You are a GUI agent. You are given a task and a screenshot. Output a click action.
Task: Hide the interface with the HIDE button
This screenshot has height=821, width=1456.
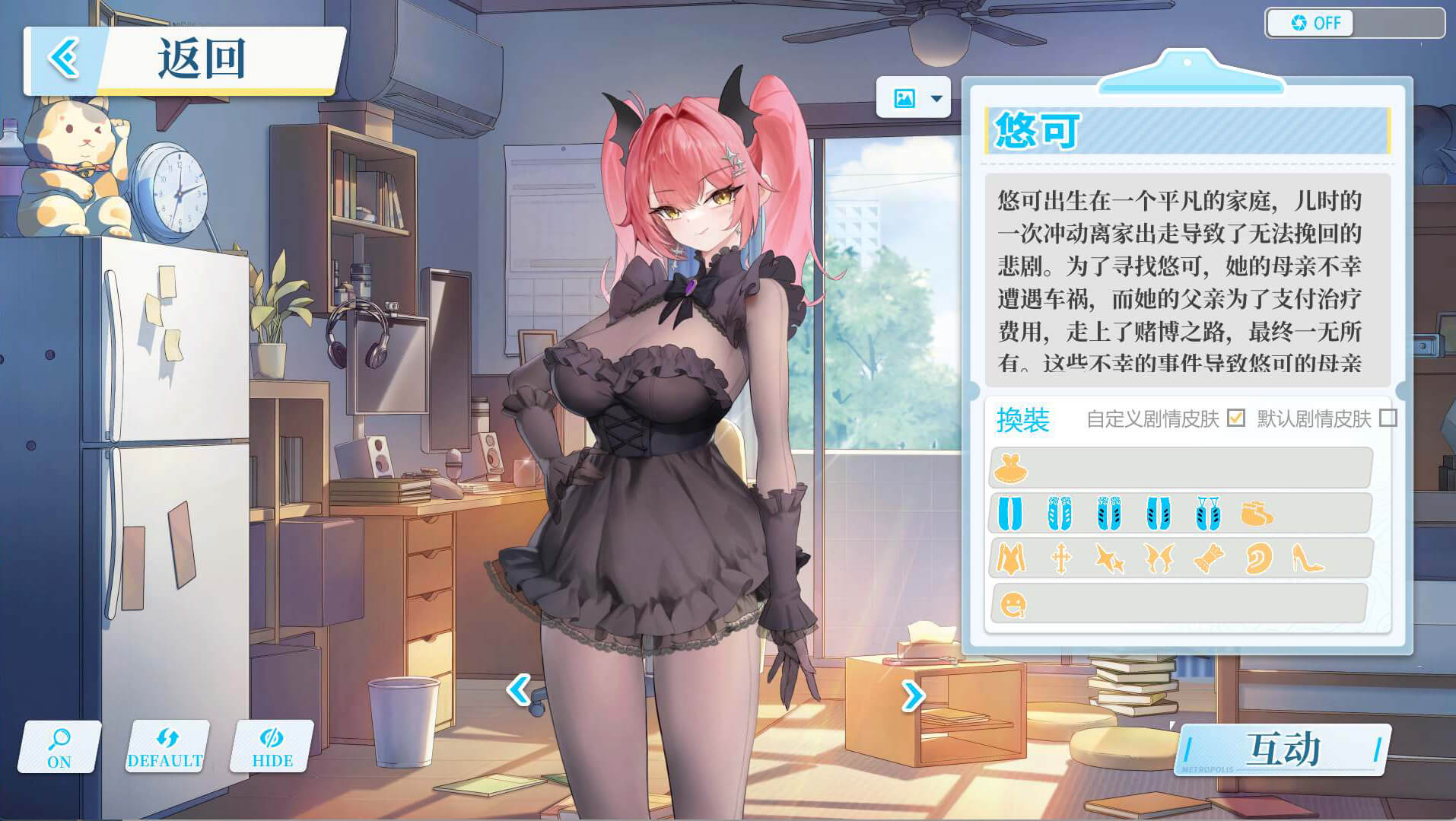coord(272,747)
